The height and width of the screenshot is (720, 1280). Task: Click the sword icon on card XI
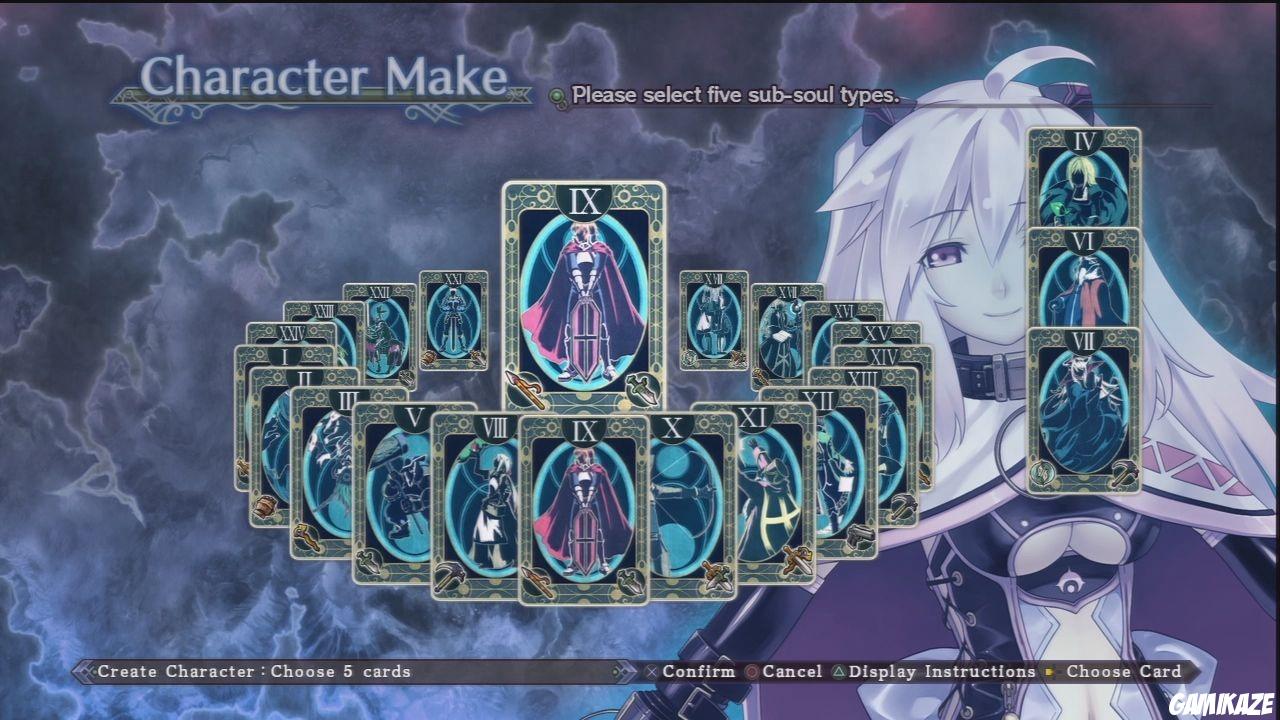(x=796, y=559)
